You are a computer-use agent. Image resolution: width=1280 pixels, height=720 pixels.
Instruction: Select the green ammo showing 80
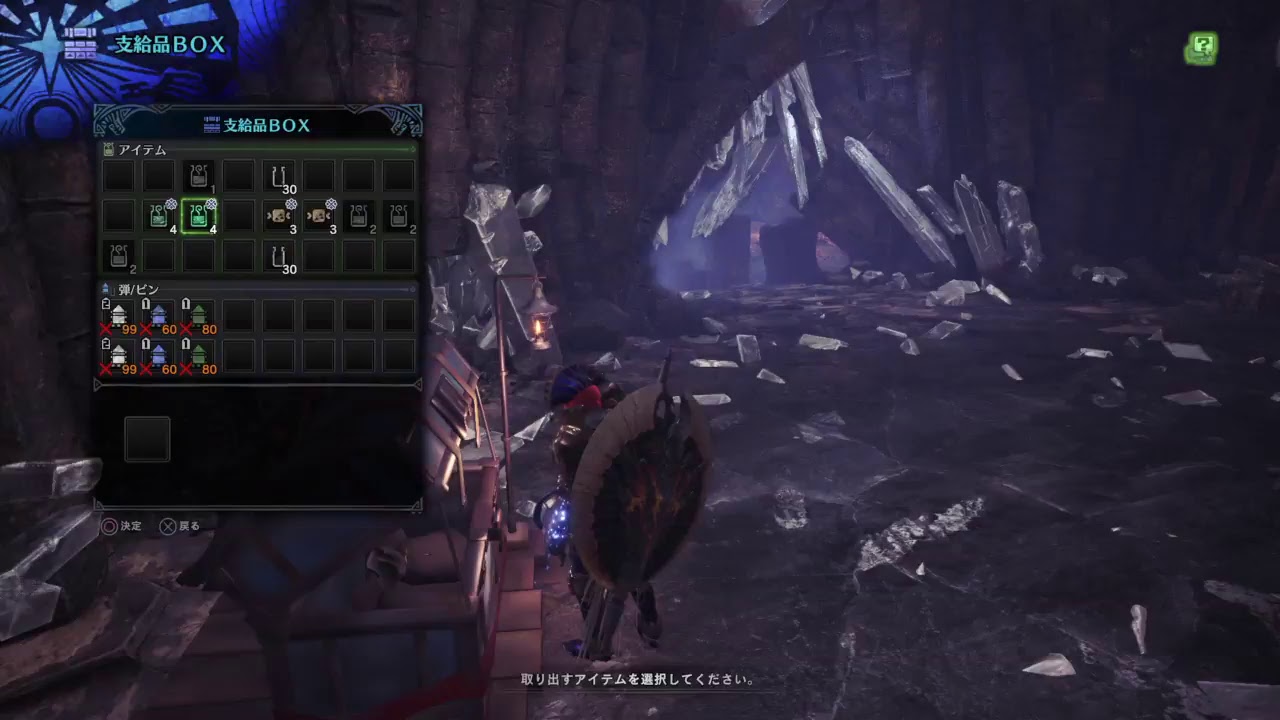(198, 315)
